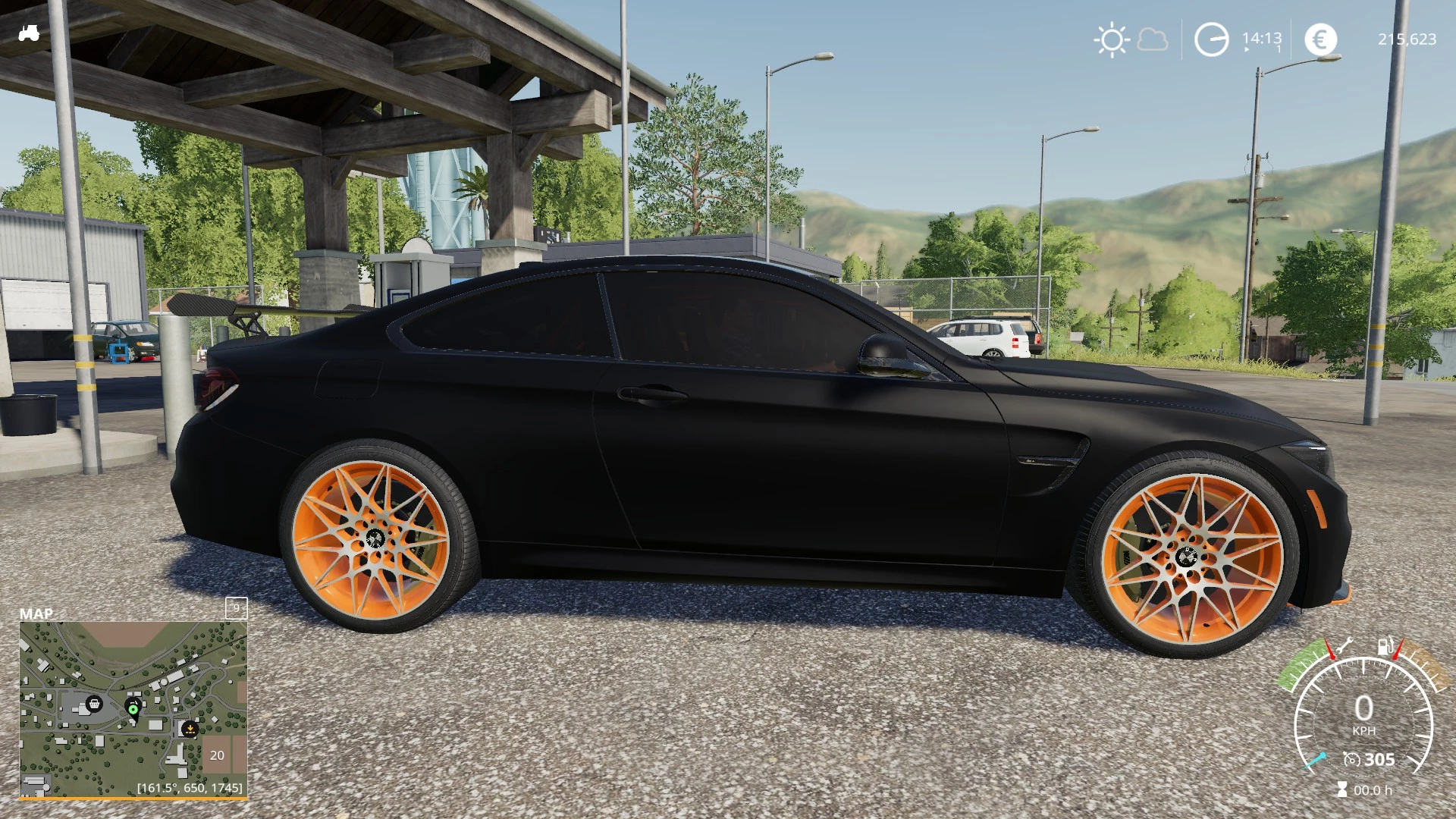Click the game clock icon
This screenshot has width=1456, height=819.
(x=1211, y=39)
